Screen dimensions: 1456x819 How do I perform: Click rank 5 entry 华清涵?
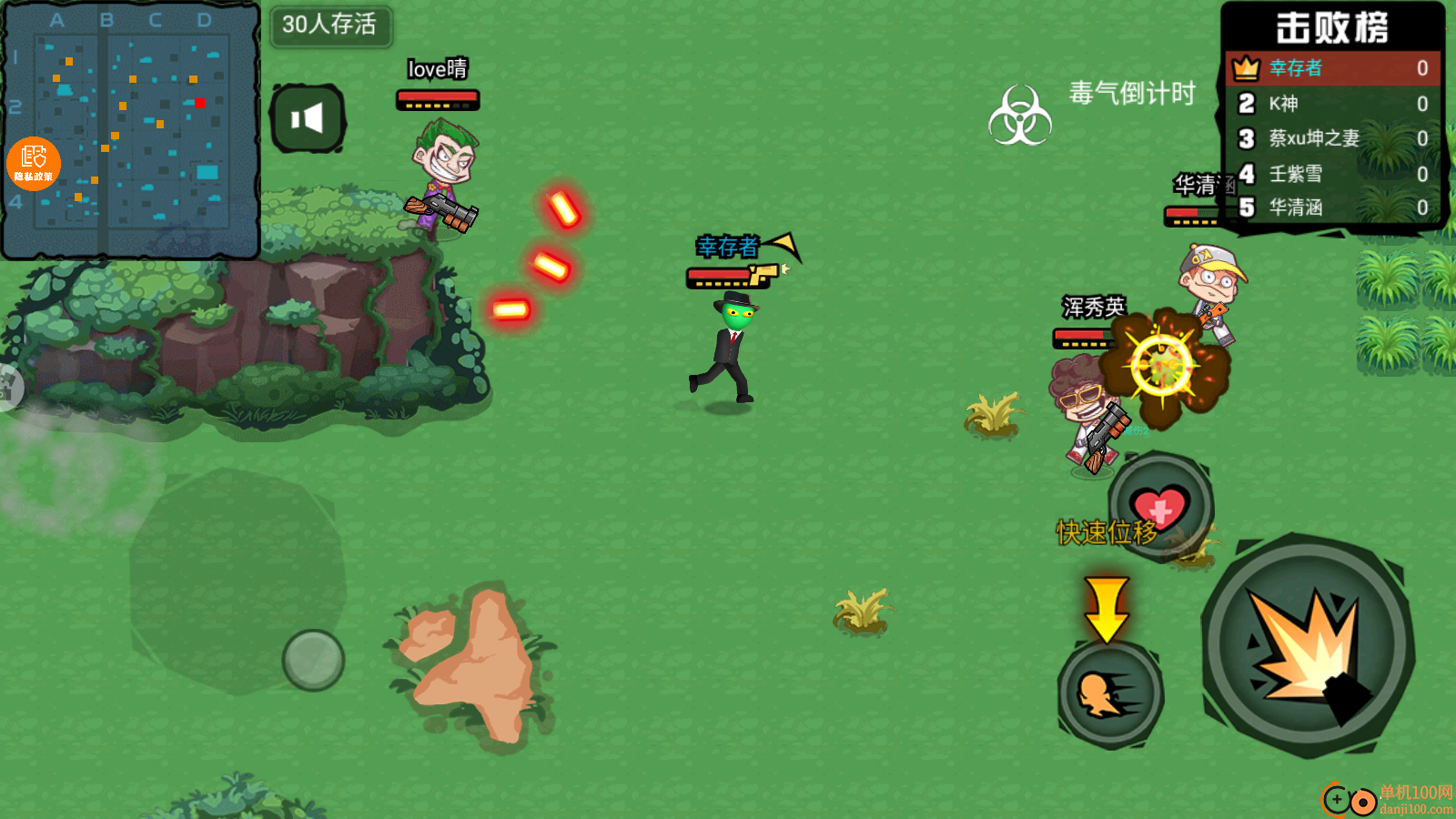coord(1296,208)
